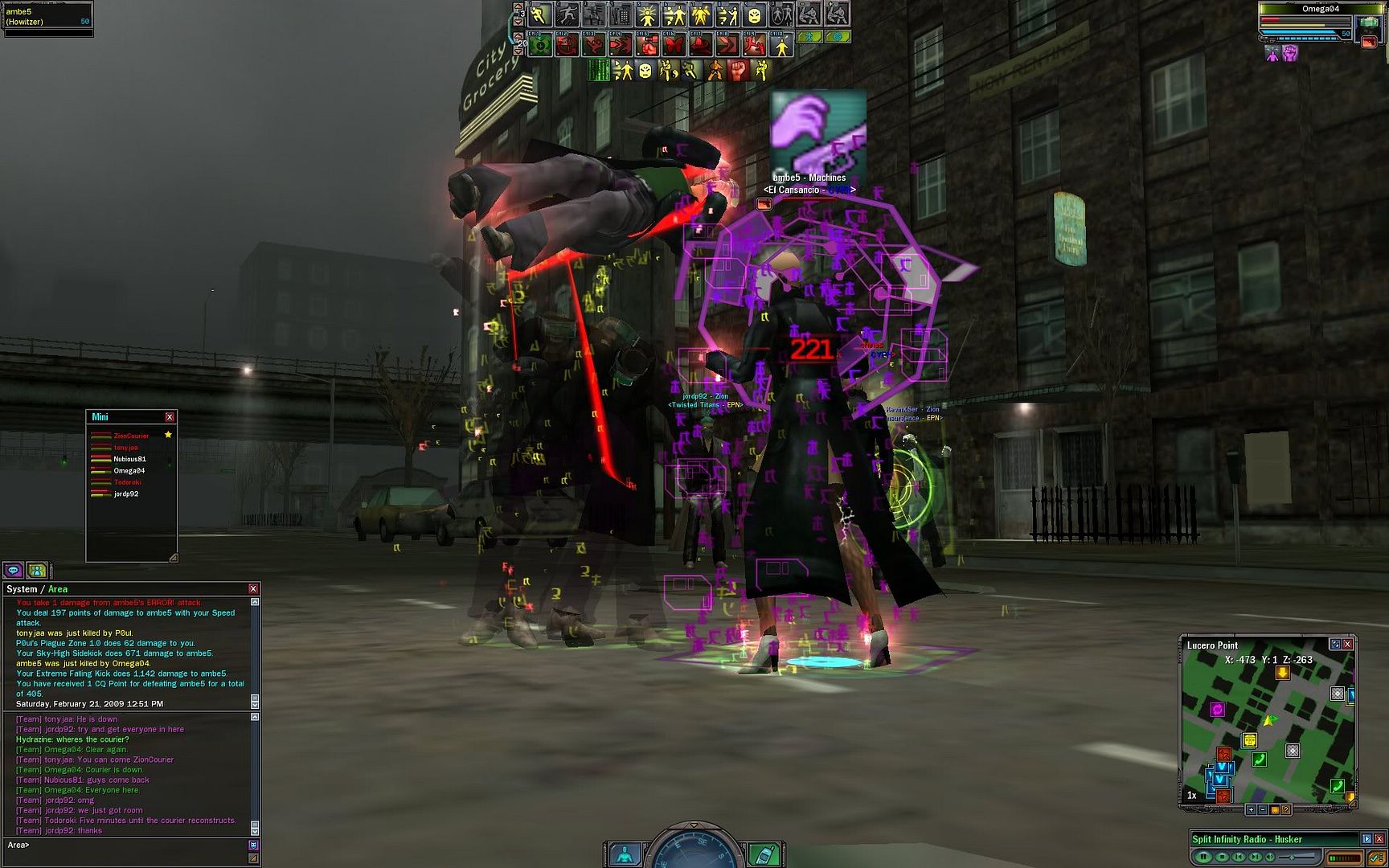Select team member Nubious81 in Mini list

point(129,459)
